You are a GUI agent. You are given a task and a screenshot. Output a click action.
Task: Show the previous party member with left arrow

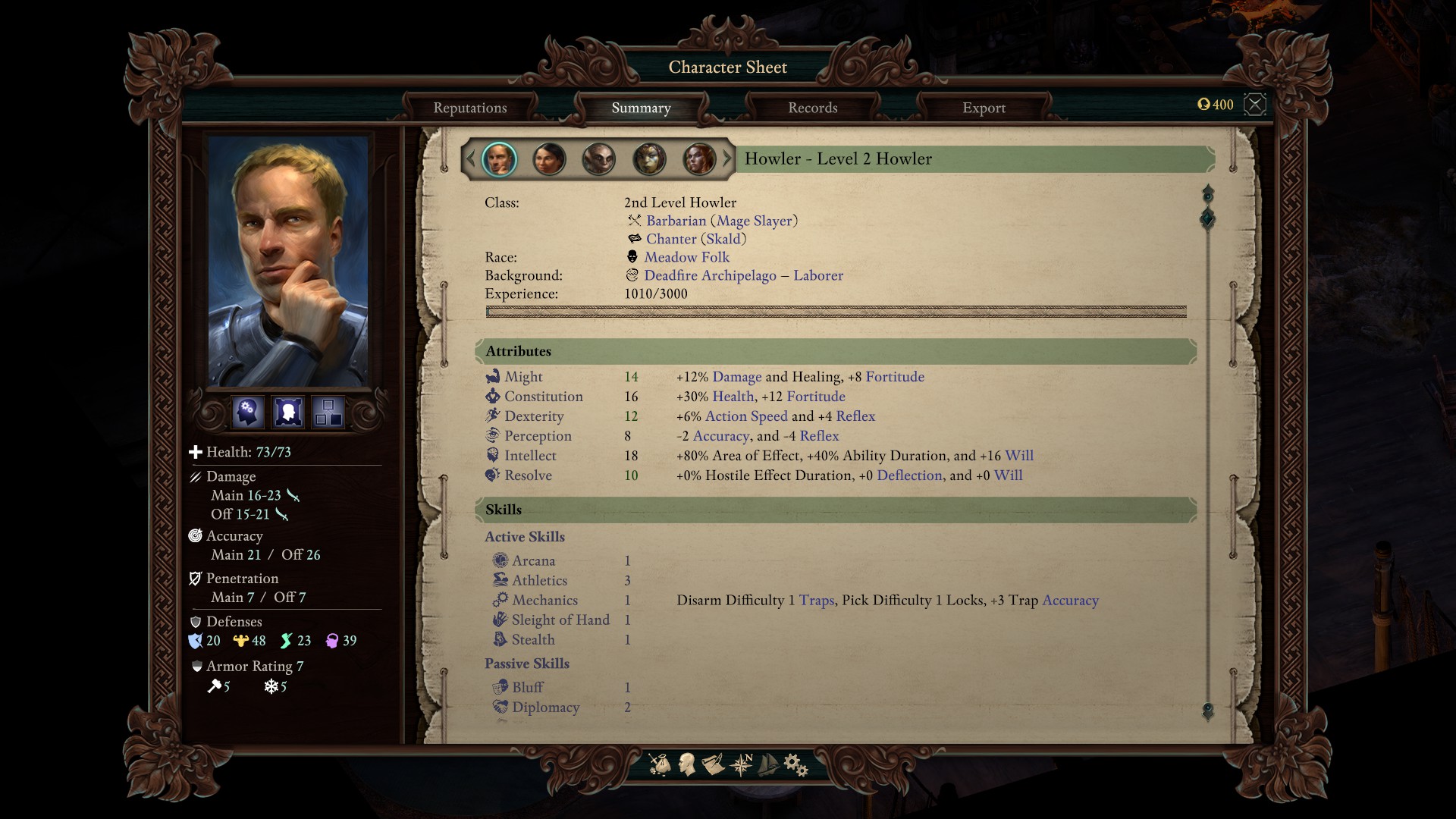[470, 159]
